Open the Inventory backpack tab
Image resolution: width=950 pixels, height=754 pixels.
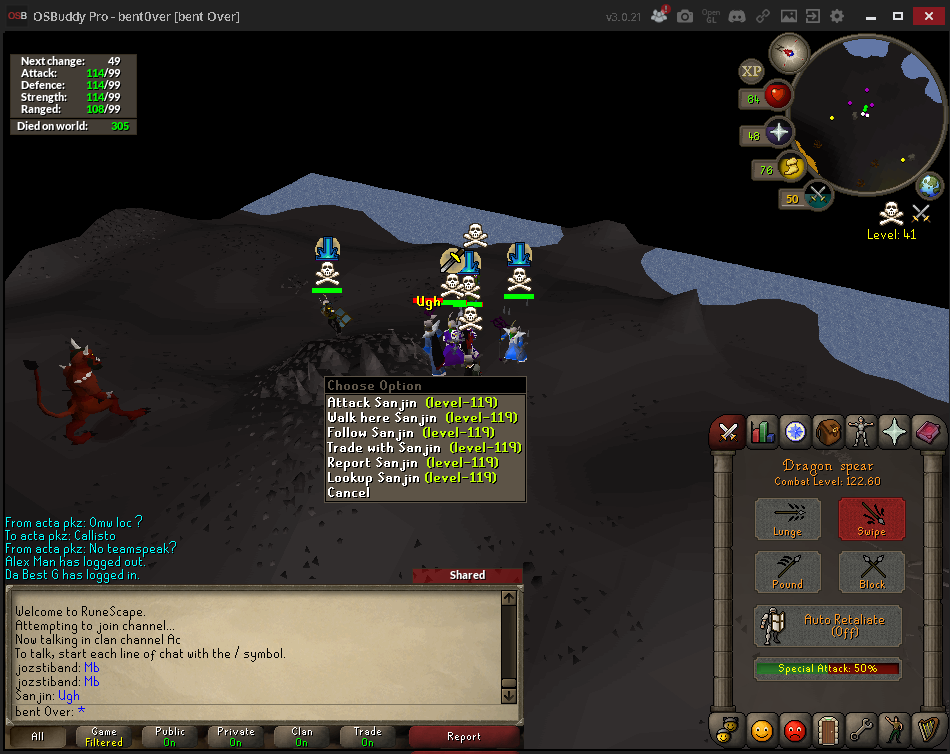[827, 431]
